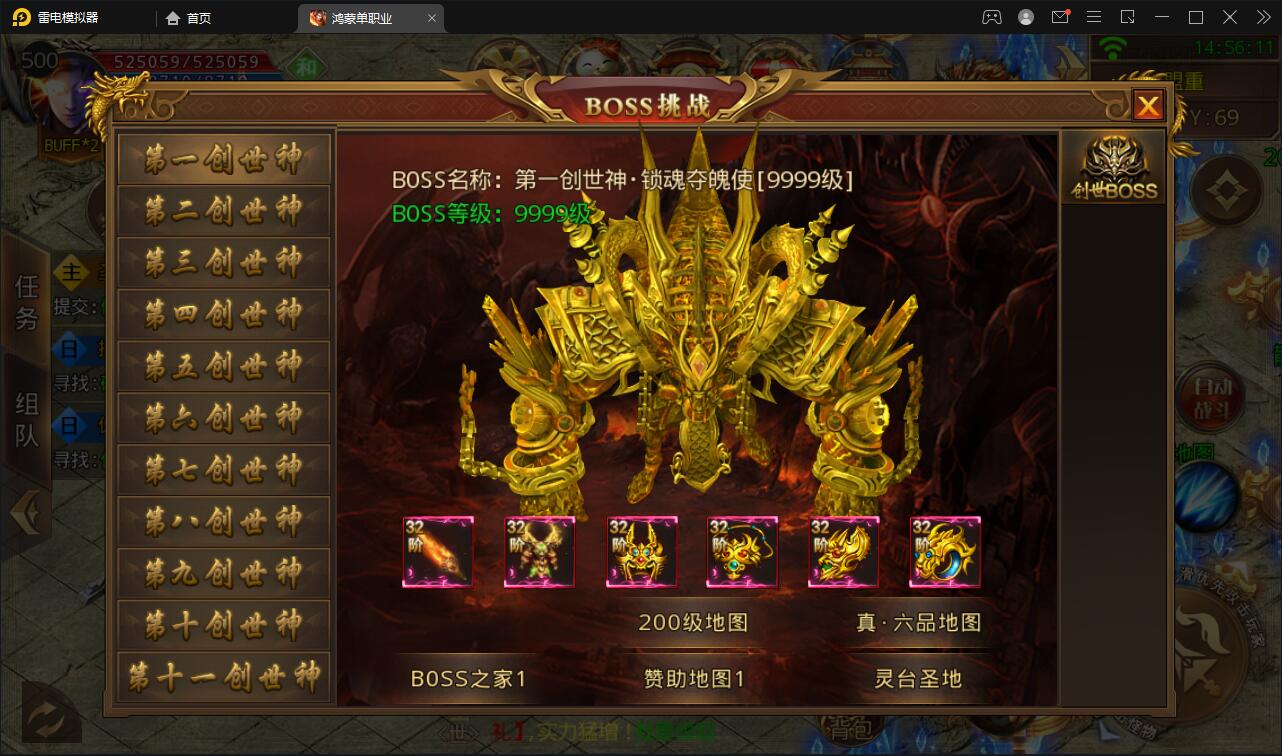Minimize the emulator window
This screenshot has width=1282, height=756.
(1161, 17)
